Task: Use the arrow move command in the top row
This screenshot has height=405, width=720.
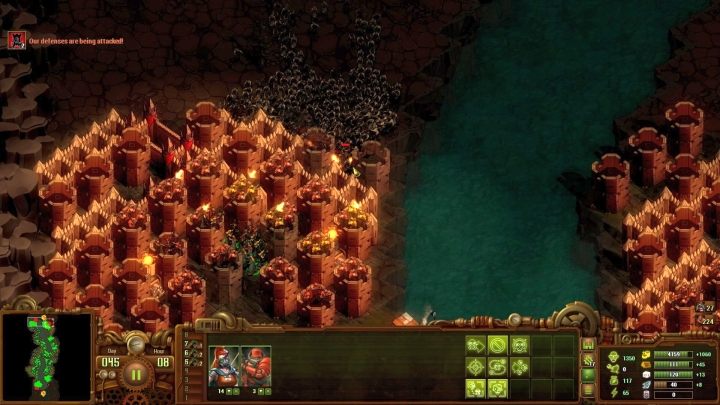Action: pyautogui.click(x=476, y=345)
